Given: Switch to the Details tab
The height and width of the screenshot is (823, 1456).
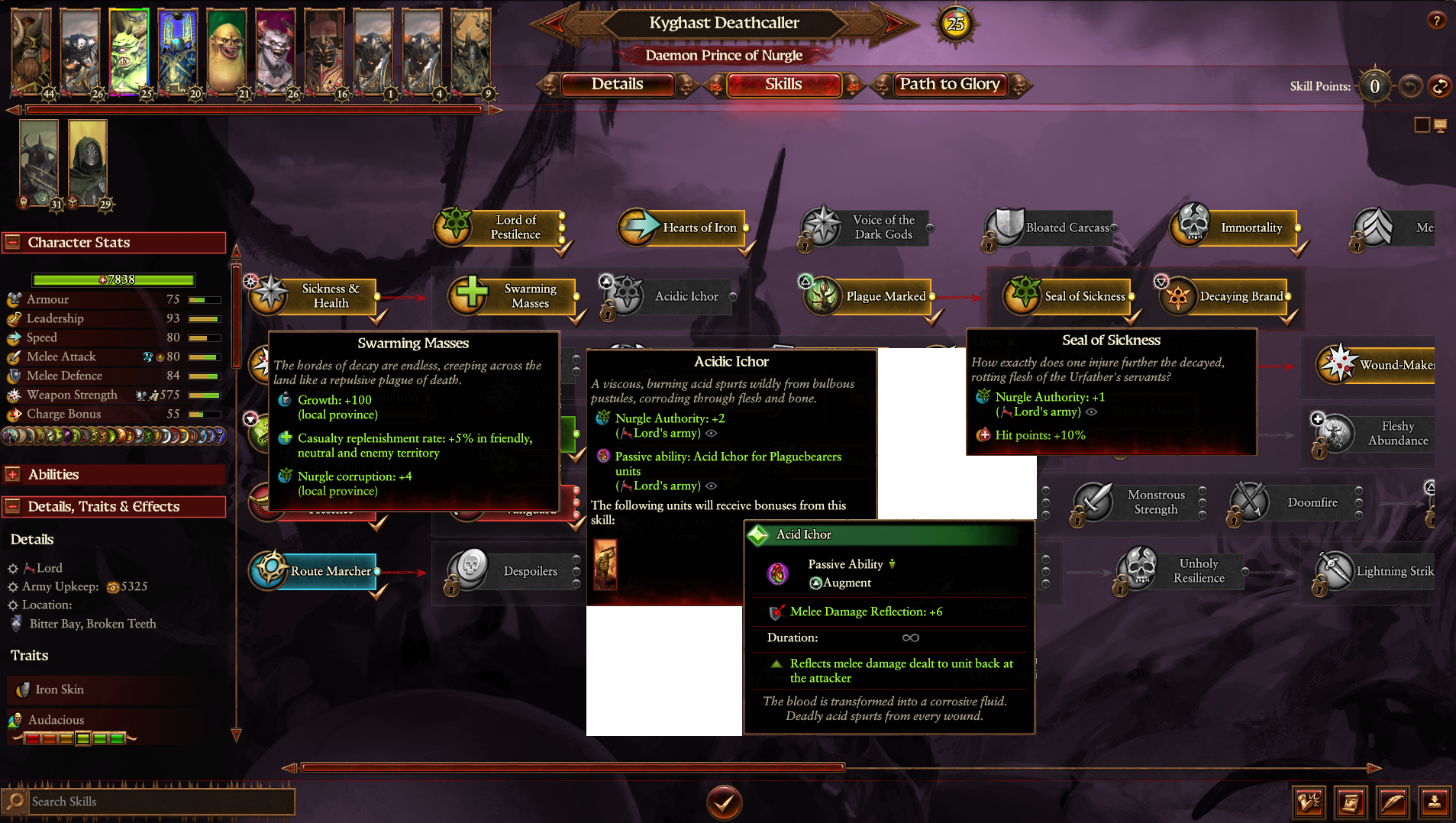Looking at the screenshot, I should pyautogui.click(x=618, y=85).
